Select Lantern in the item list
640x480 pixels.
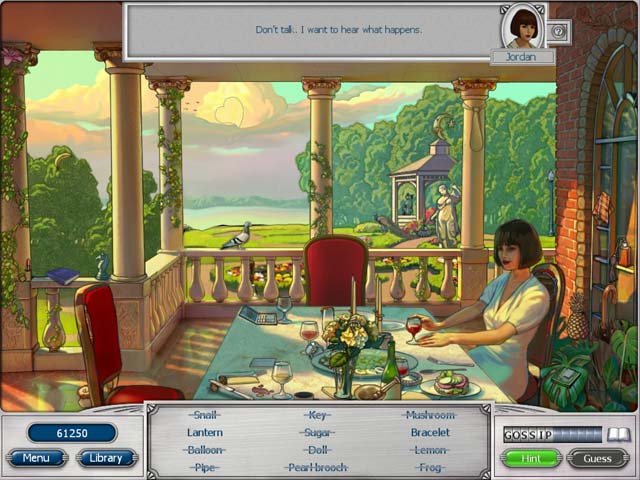pos(205,433)
